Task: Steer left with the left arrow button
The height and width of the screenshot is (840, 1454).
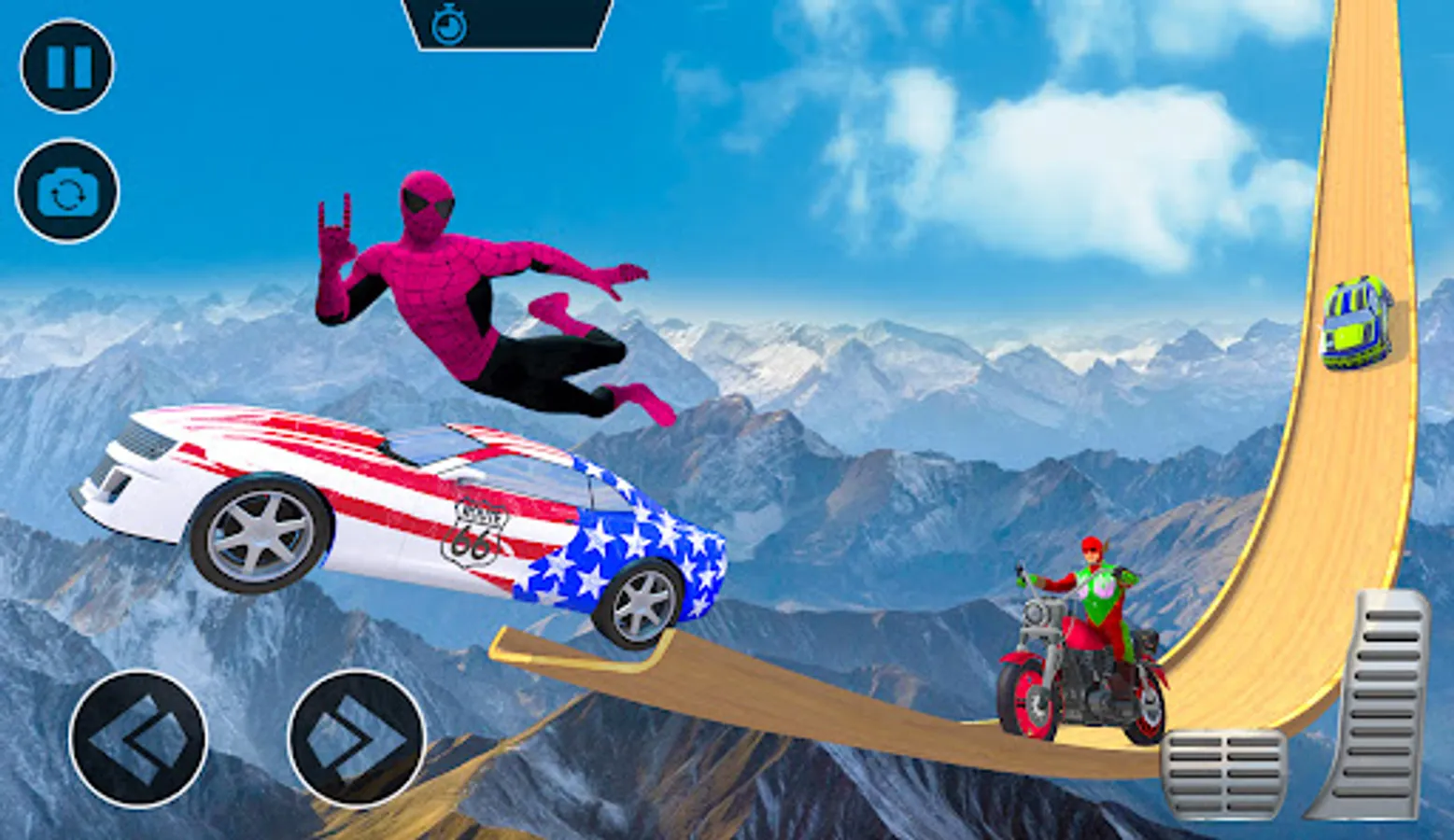Action: point(138,739)
